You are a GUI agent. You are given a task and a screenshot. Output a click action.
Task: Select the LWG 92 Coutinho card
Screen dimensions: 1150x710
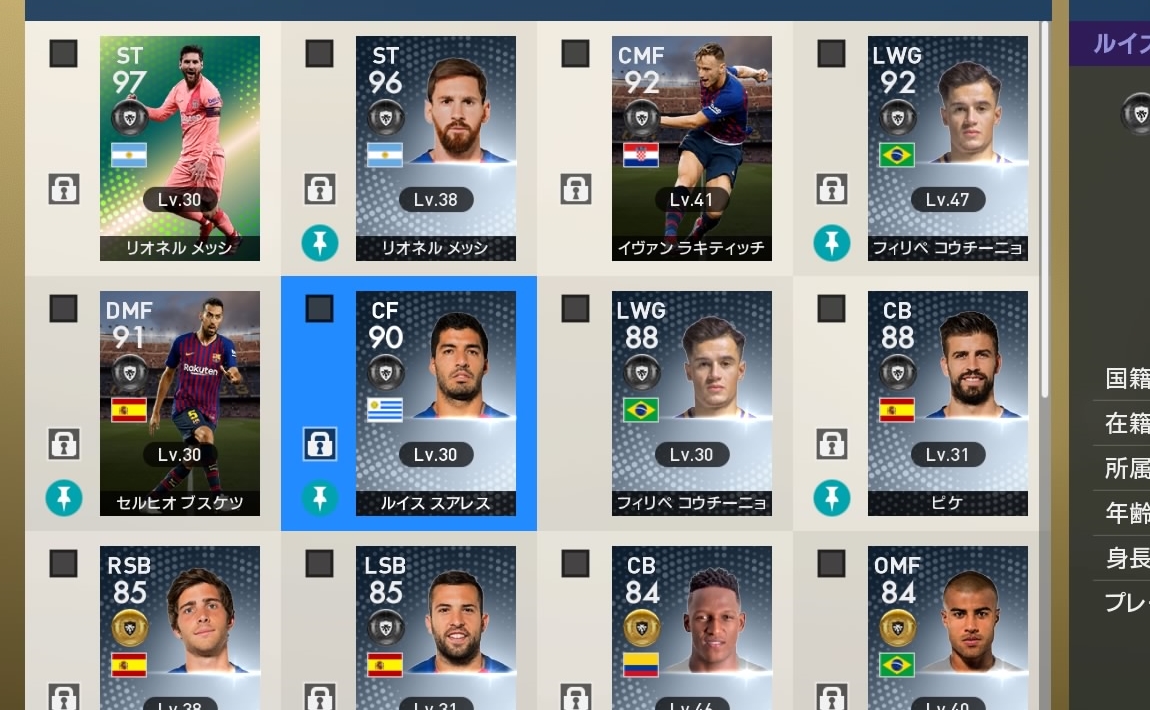[948, 148]
